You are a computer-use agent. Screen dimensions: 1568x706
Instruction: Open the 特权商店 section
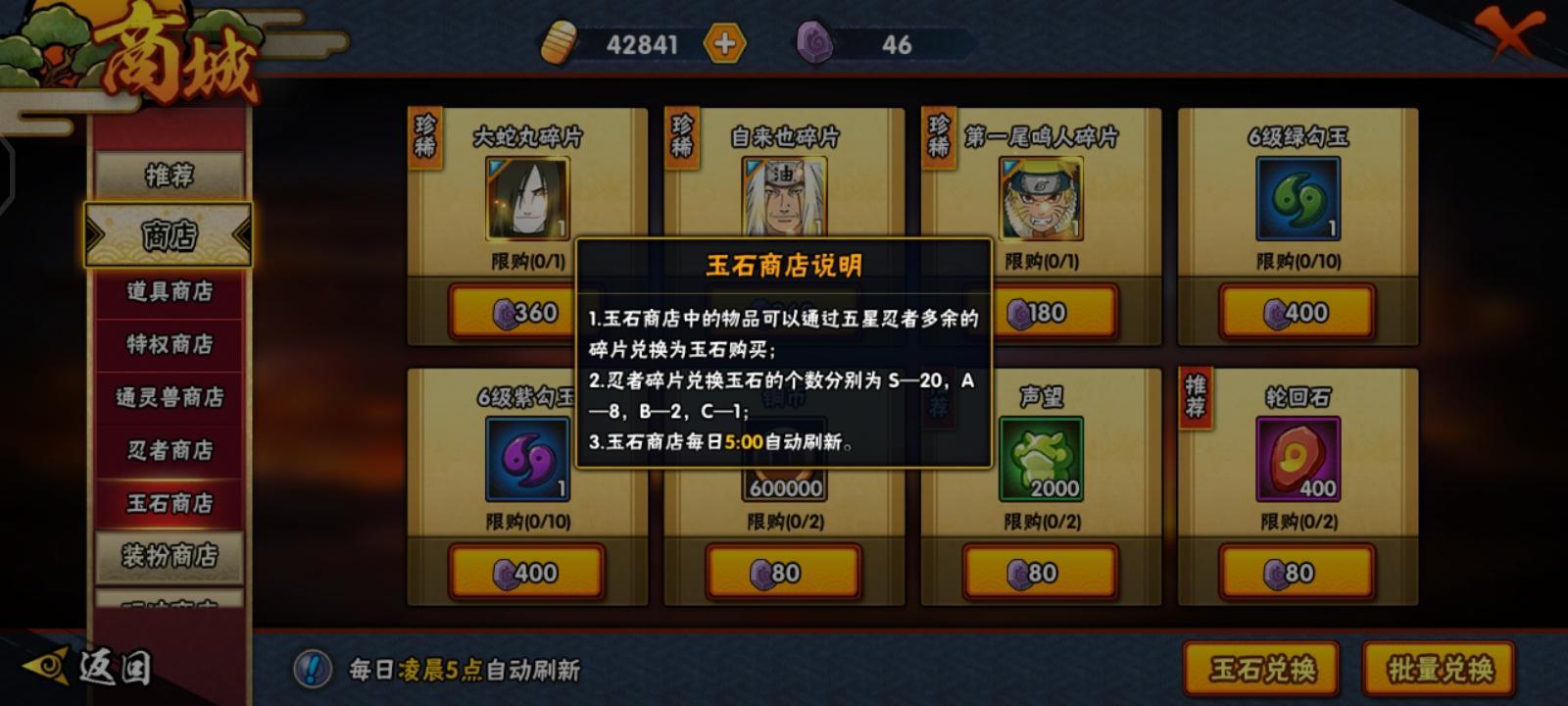[169, 345]
